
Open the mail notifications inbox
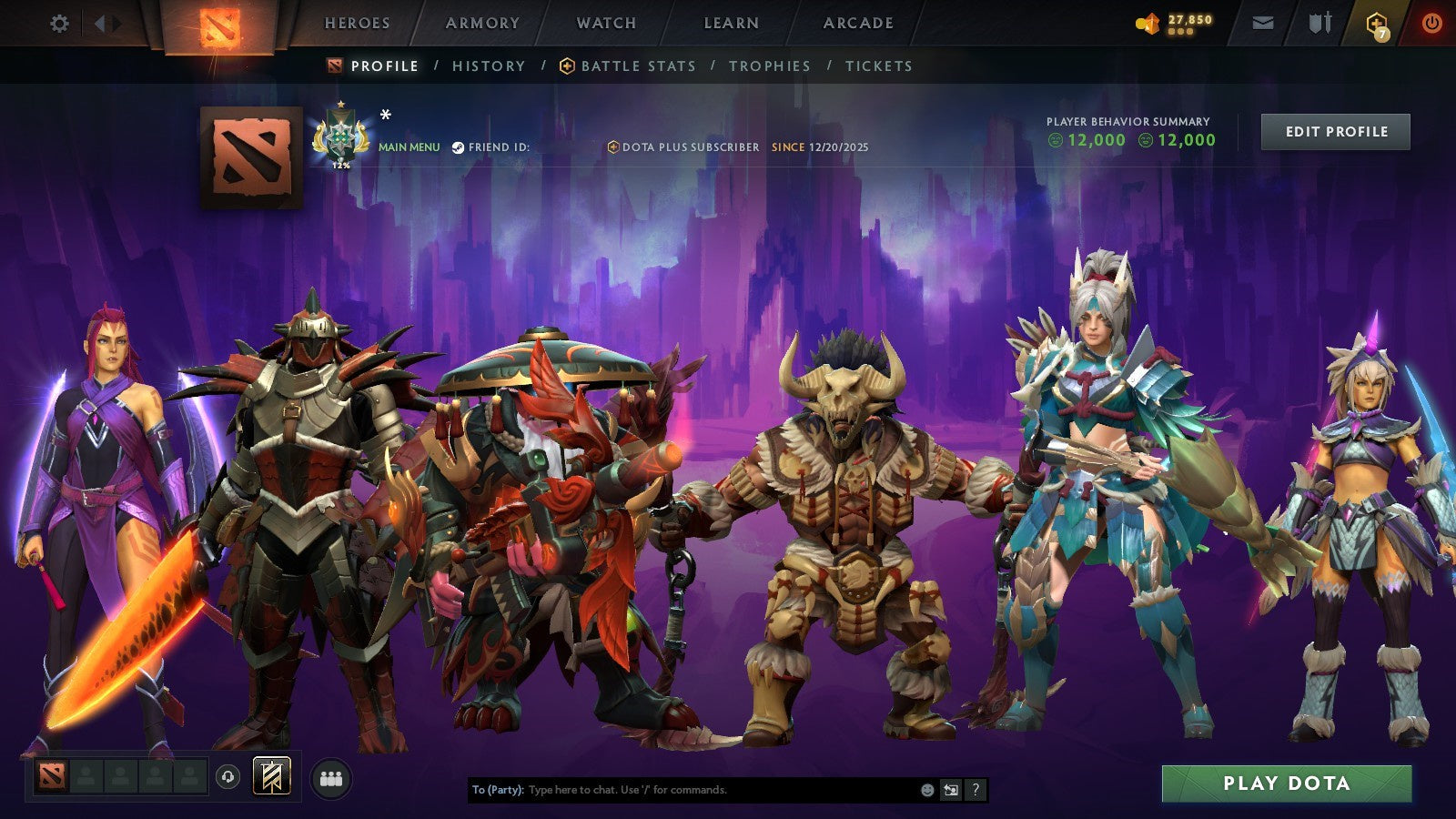(1263, 25)
